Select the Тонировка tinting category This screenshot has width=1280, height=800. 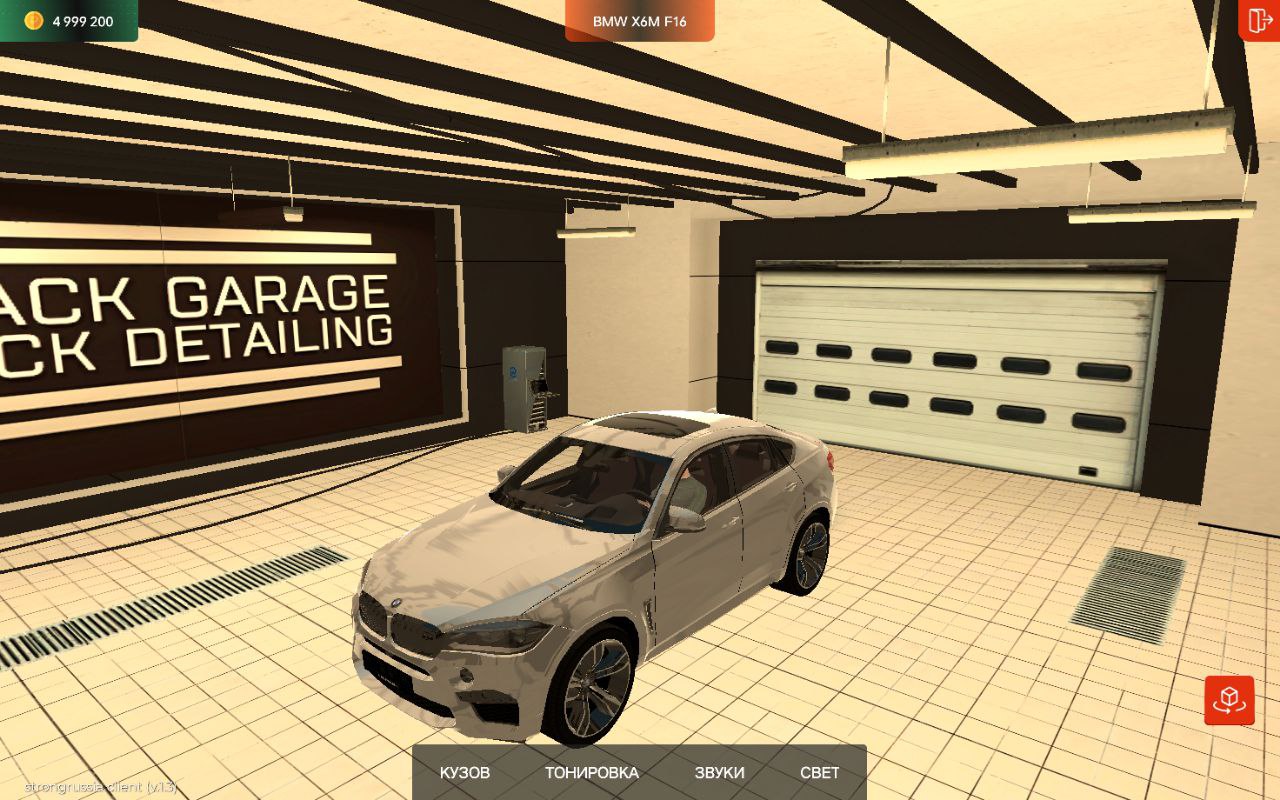click(591, 772)
